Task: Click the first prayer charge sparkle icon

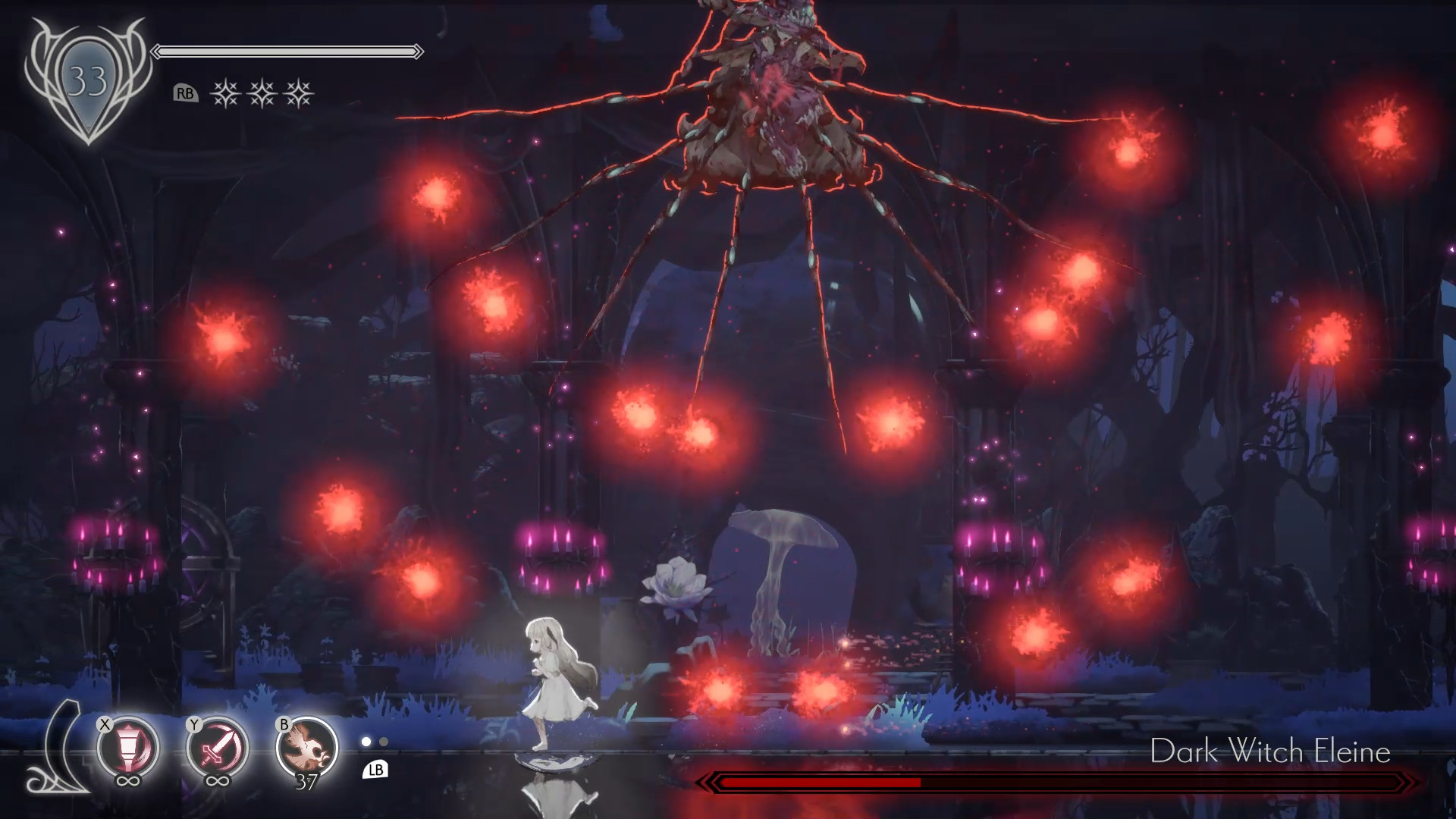Action: 226,95
